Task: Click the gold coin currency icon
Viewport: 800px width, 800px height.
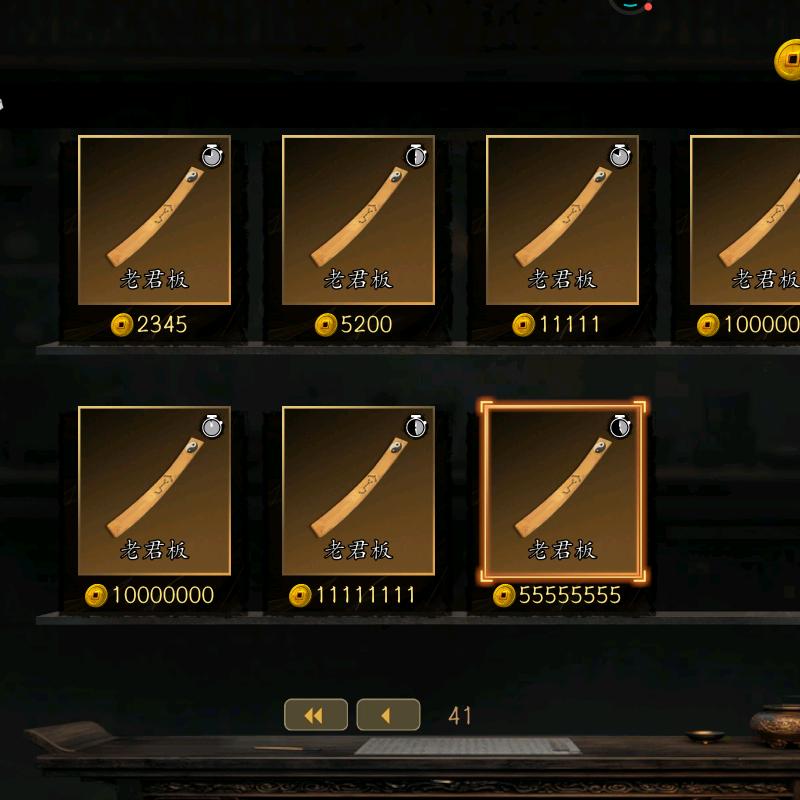Action: pos(789,60)
